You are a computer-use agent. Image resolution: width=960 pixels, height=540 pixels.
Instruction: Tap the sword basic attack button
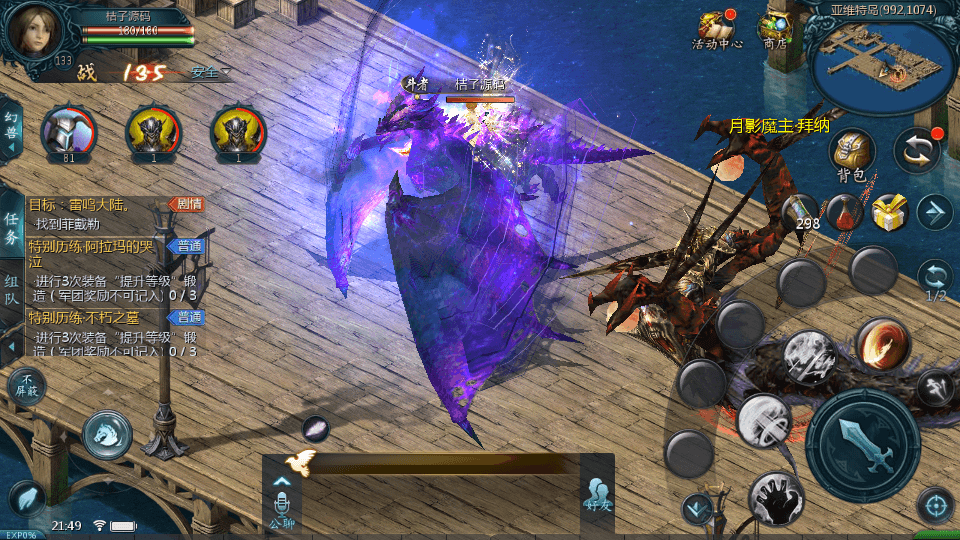tap(862, 444)
